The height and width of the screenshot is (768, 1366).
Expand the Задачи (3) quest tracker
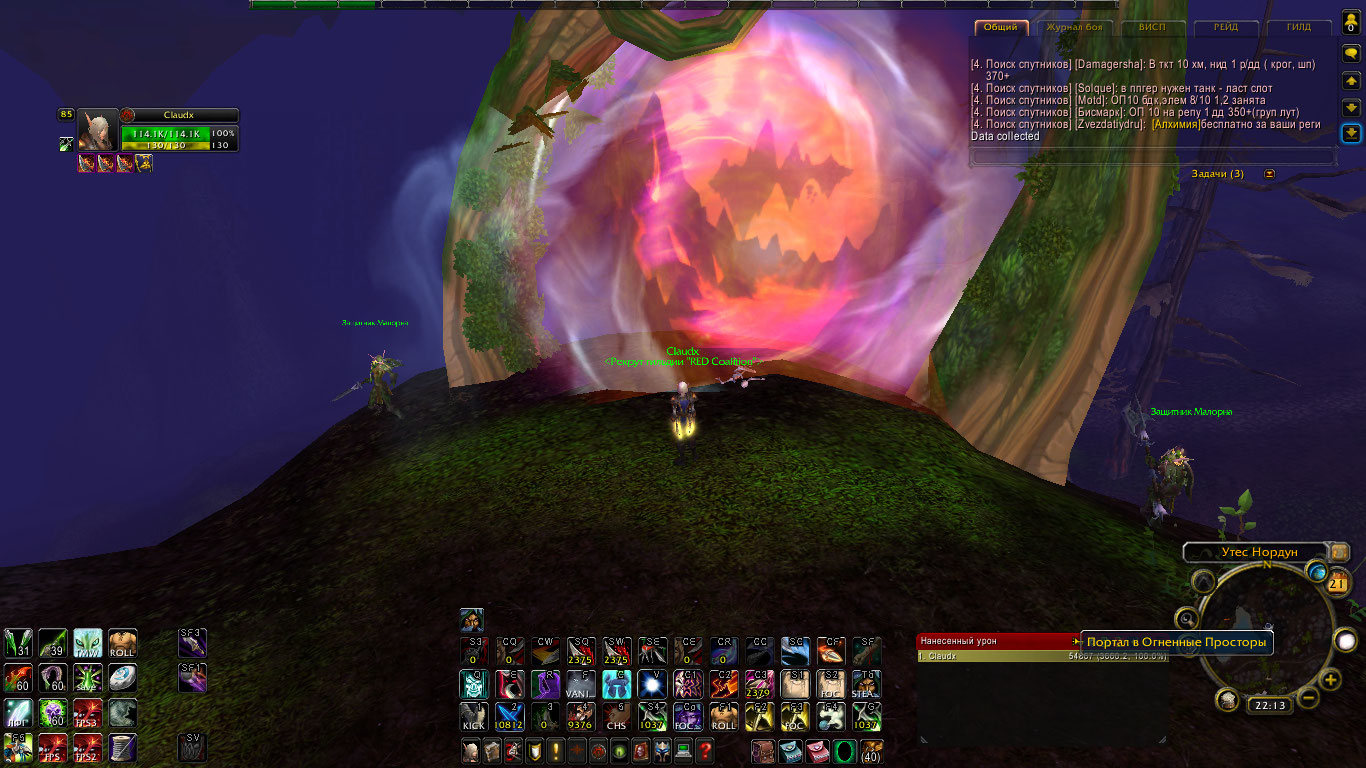click(x=1270, y=174)
